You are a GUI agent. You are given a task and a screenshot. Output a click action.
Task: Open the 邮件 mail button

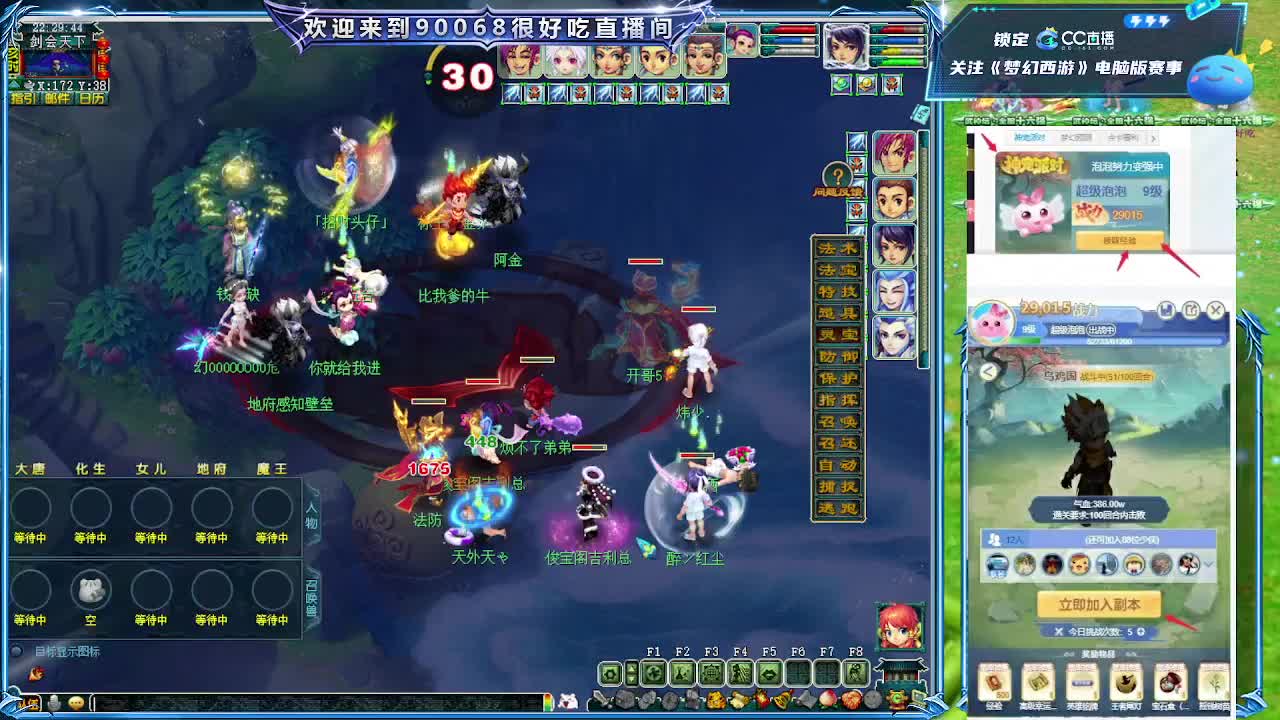tap(56, 97)
